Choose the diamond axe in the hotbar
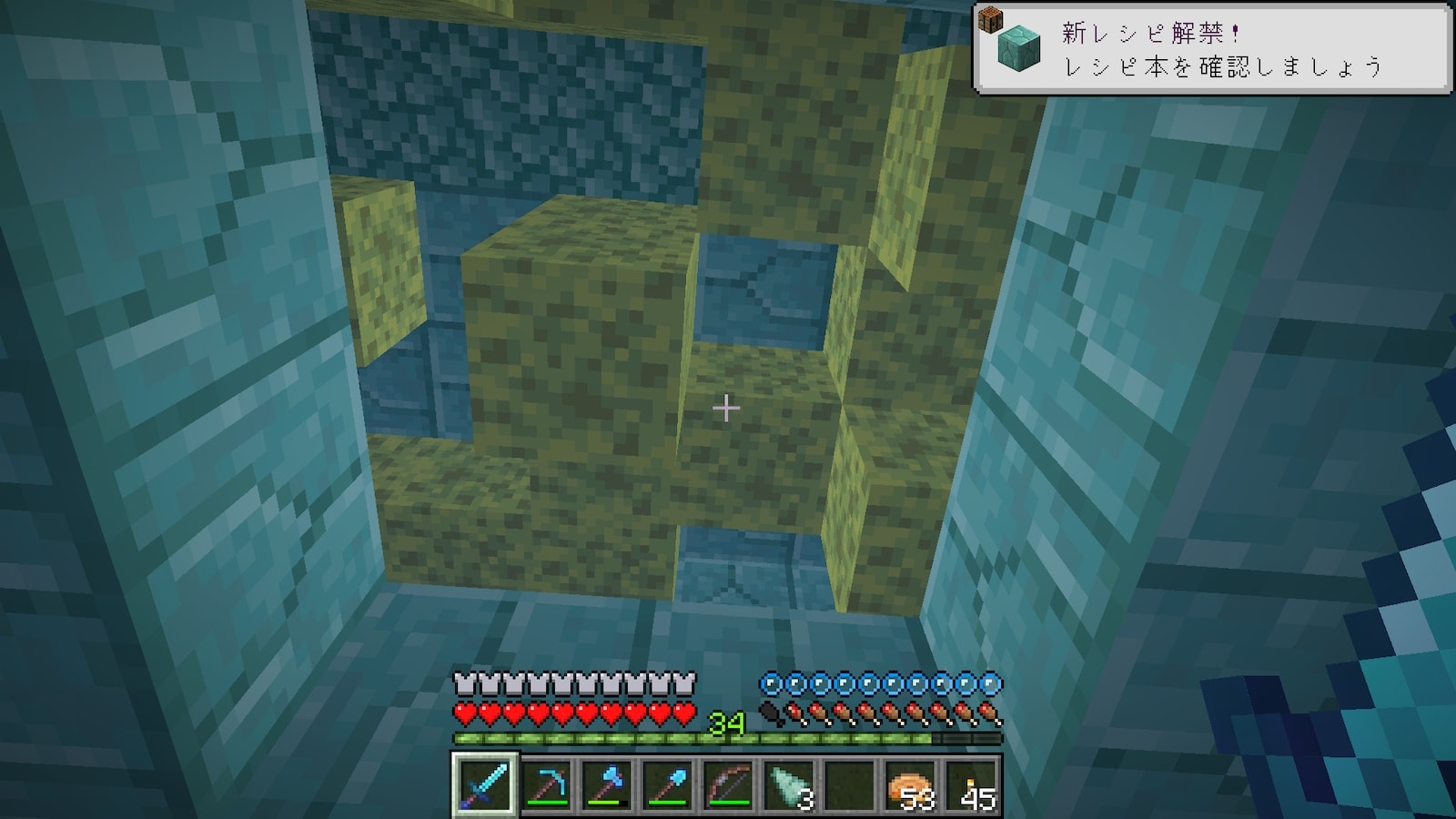 click(607, 783)
